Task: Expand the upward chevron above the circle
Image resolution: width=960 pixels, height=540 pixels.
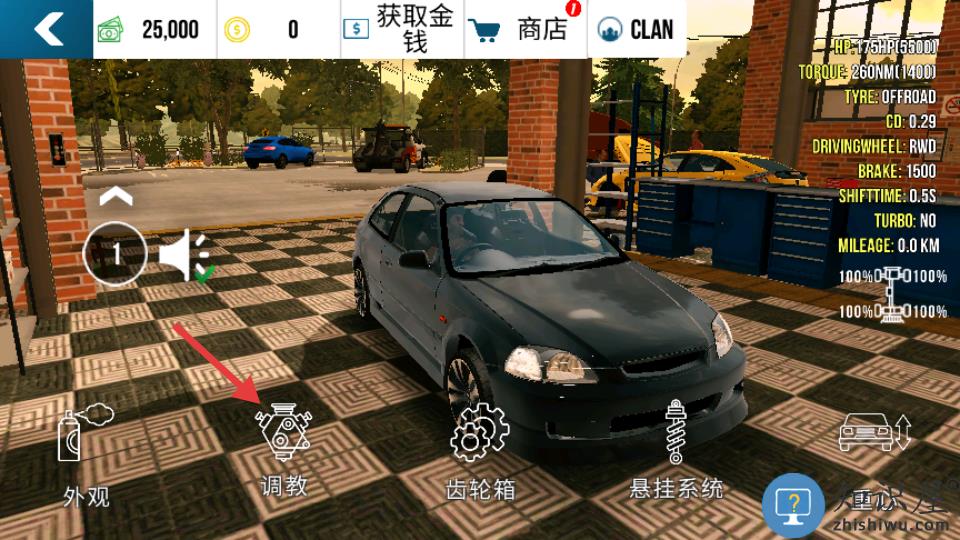Action: (x=115, y=195)
